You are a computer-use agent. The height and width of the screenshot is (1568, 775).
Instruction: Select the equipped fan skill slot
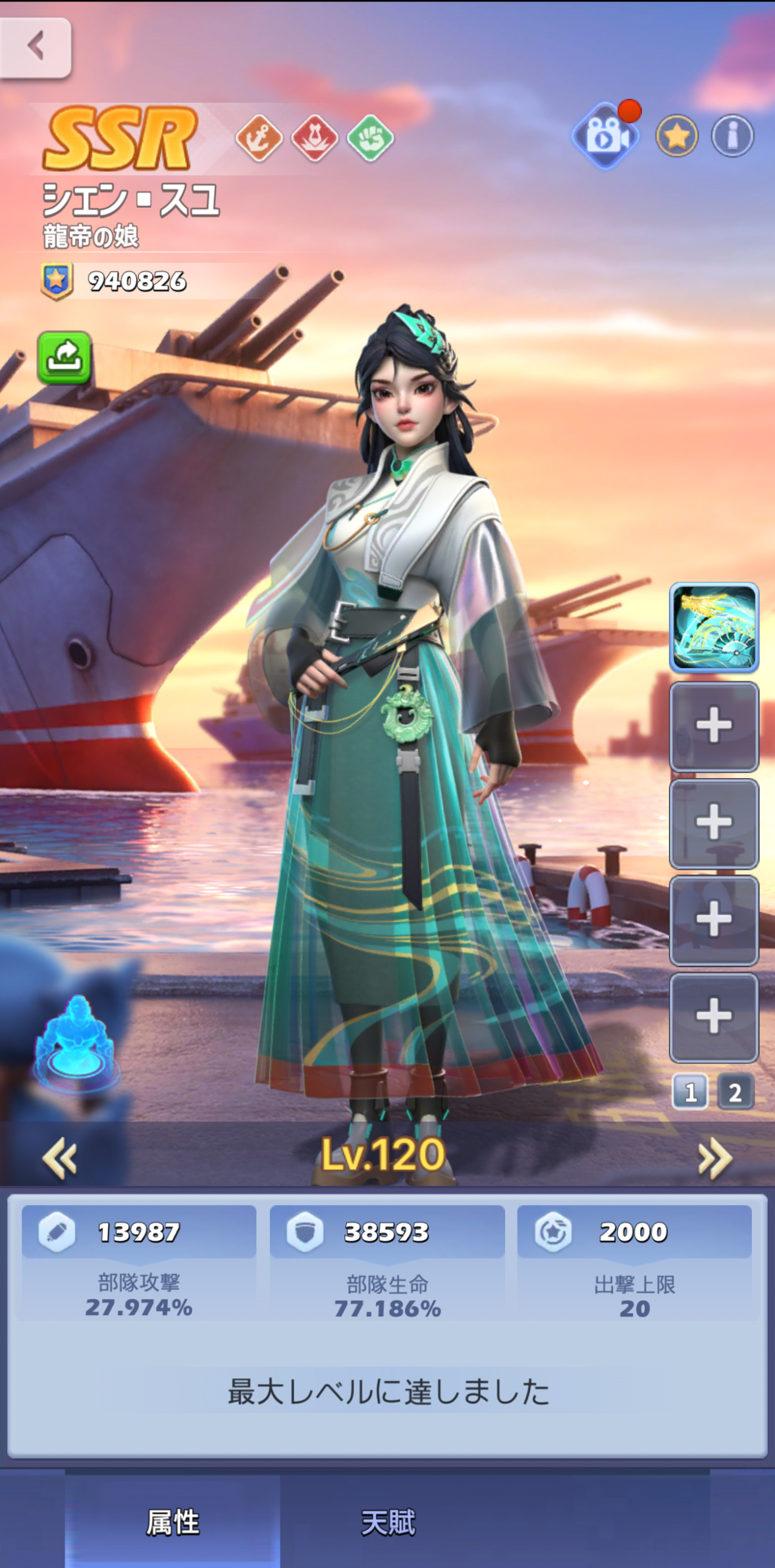pyautogui.click(x=714, y=627)
